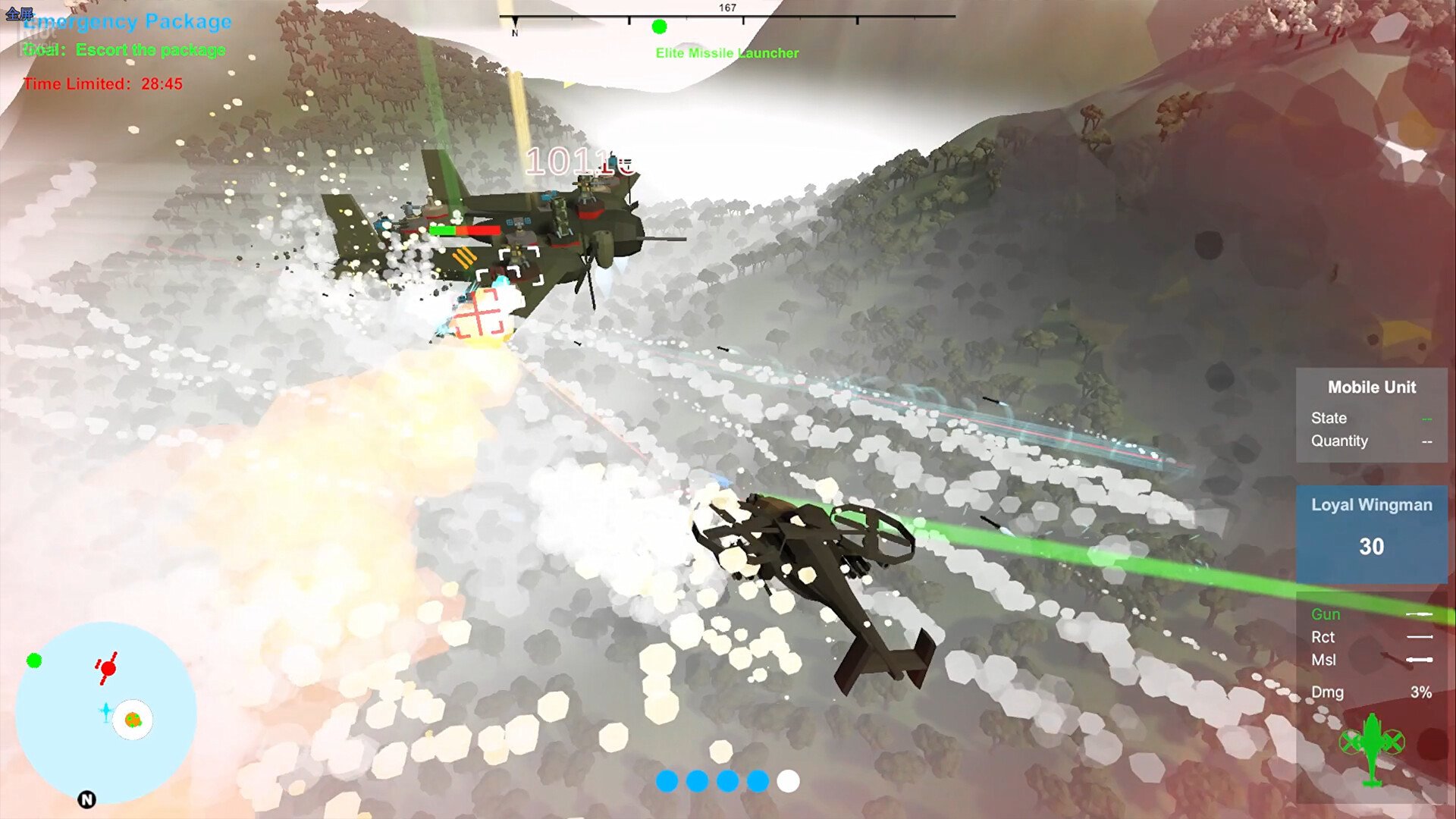Image resolution: width=1456 pixels, height=819 pixels.
Task: Click the white dot in bottom indicator row
Action: click(x=788, y=781)
